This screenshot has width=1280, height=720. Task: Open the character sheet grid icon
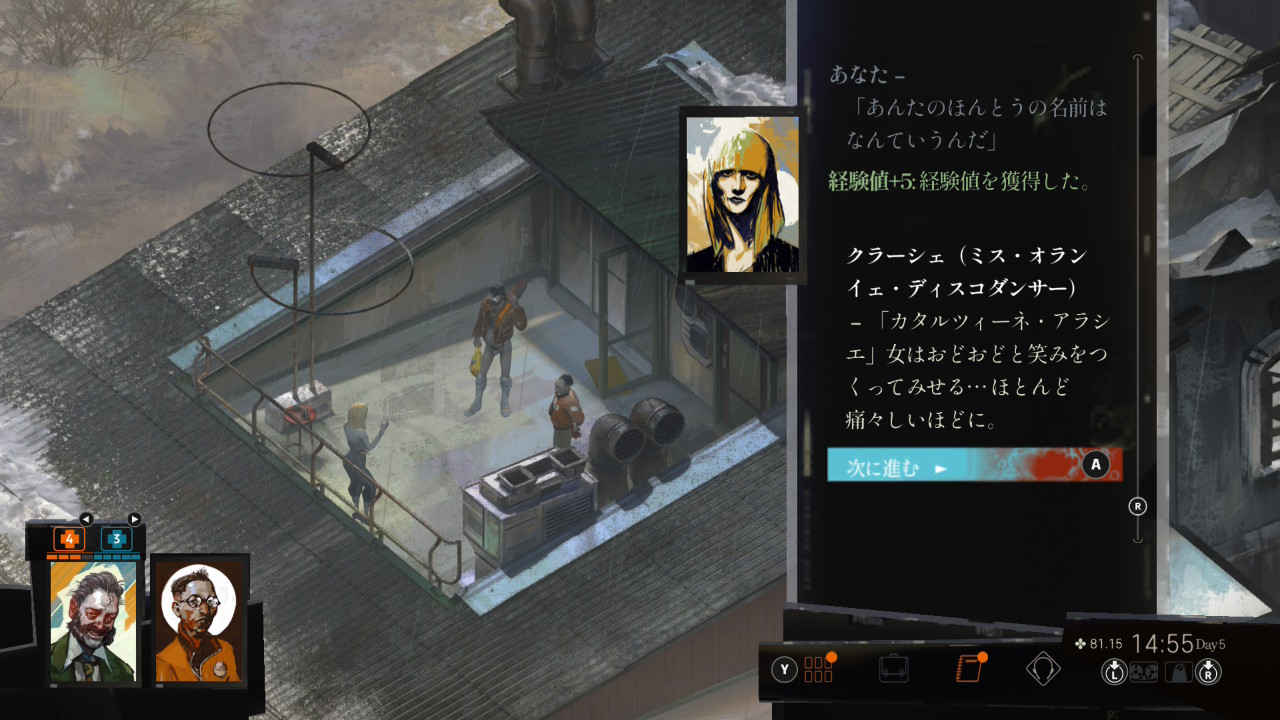(x=818, y=669)
